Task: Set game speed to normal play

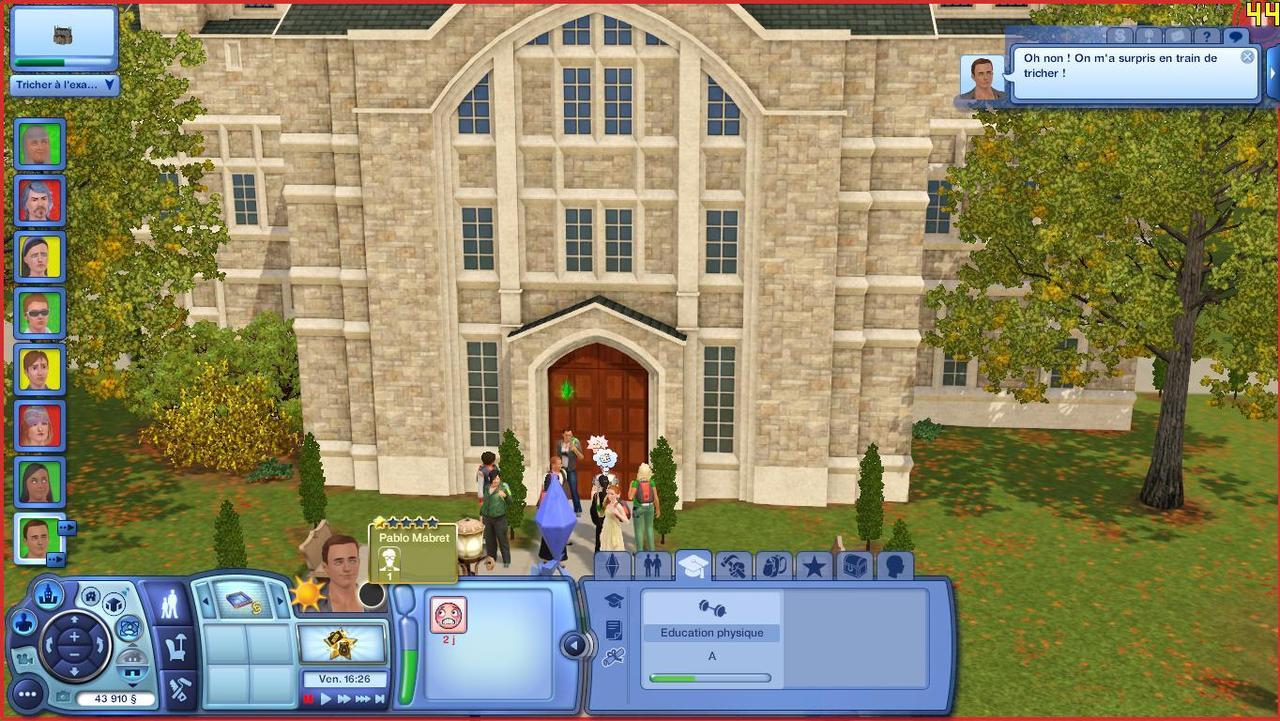Action: click(326, 699)
